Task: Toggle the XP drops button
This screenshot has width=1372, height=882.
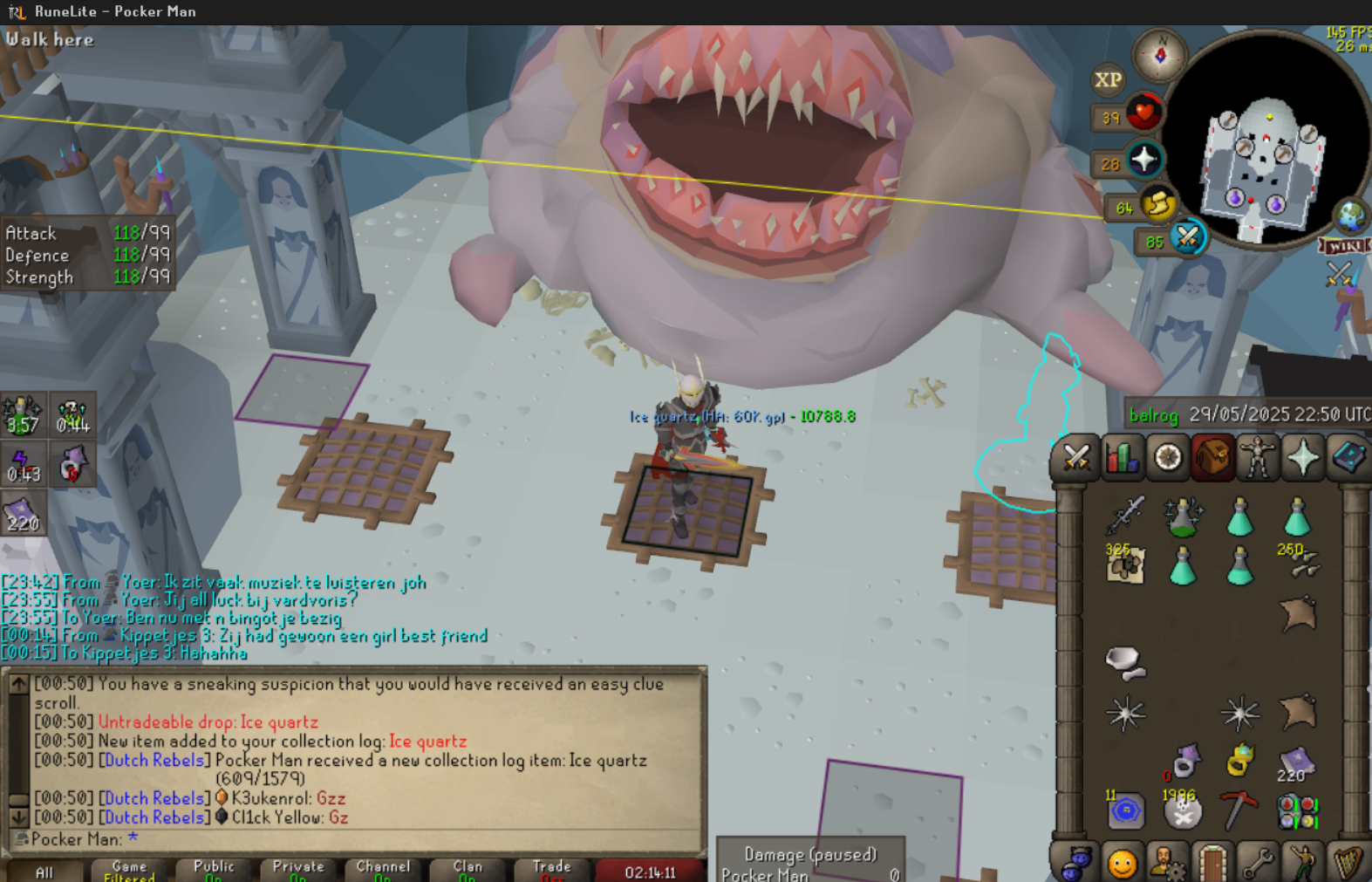Action: (x=1108, y=80)
